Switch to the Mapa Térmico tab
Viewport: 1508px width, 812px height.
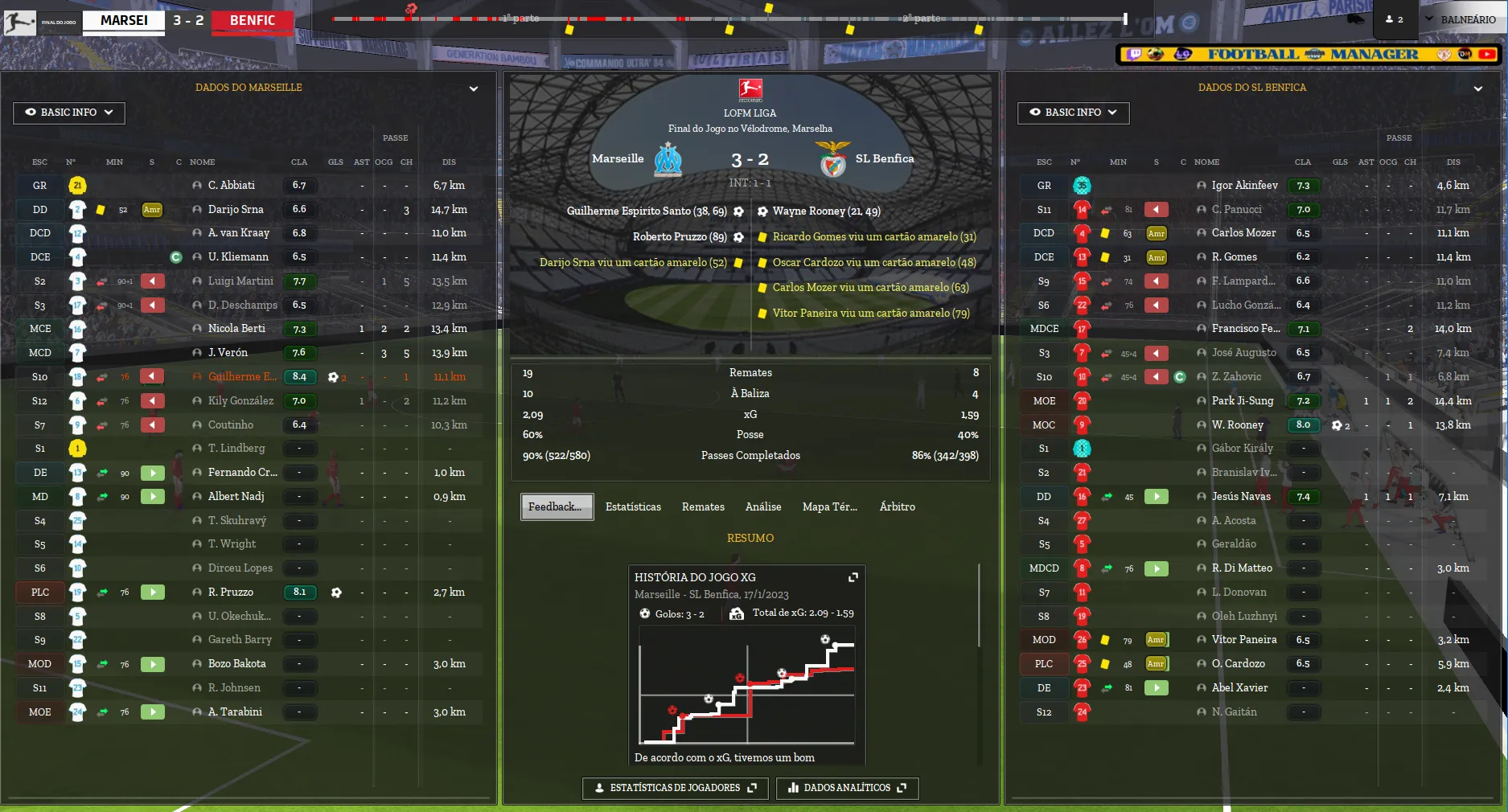[x=829, y=506]
